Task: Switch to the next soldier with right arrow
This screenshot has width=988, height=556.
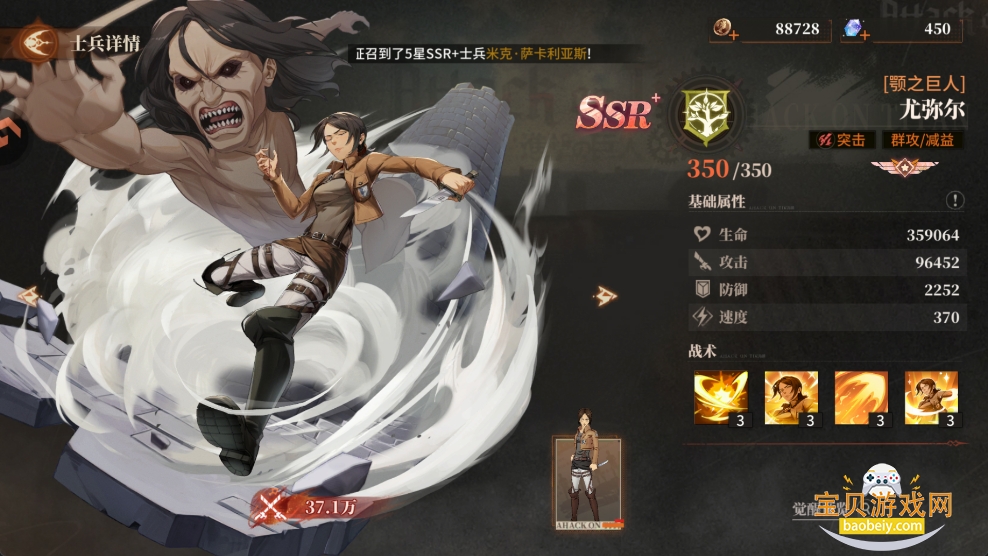Action: pos(604,295)
